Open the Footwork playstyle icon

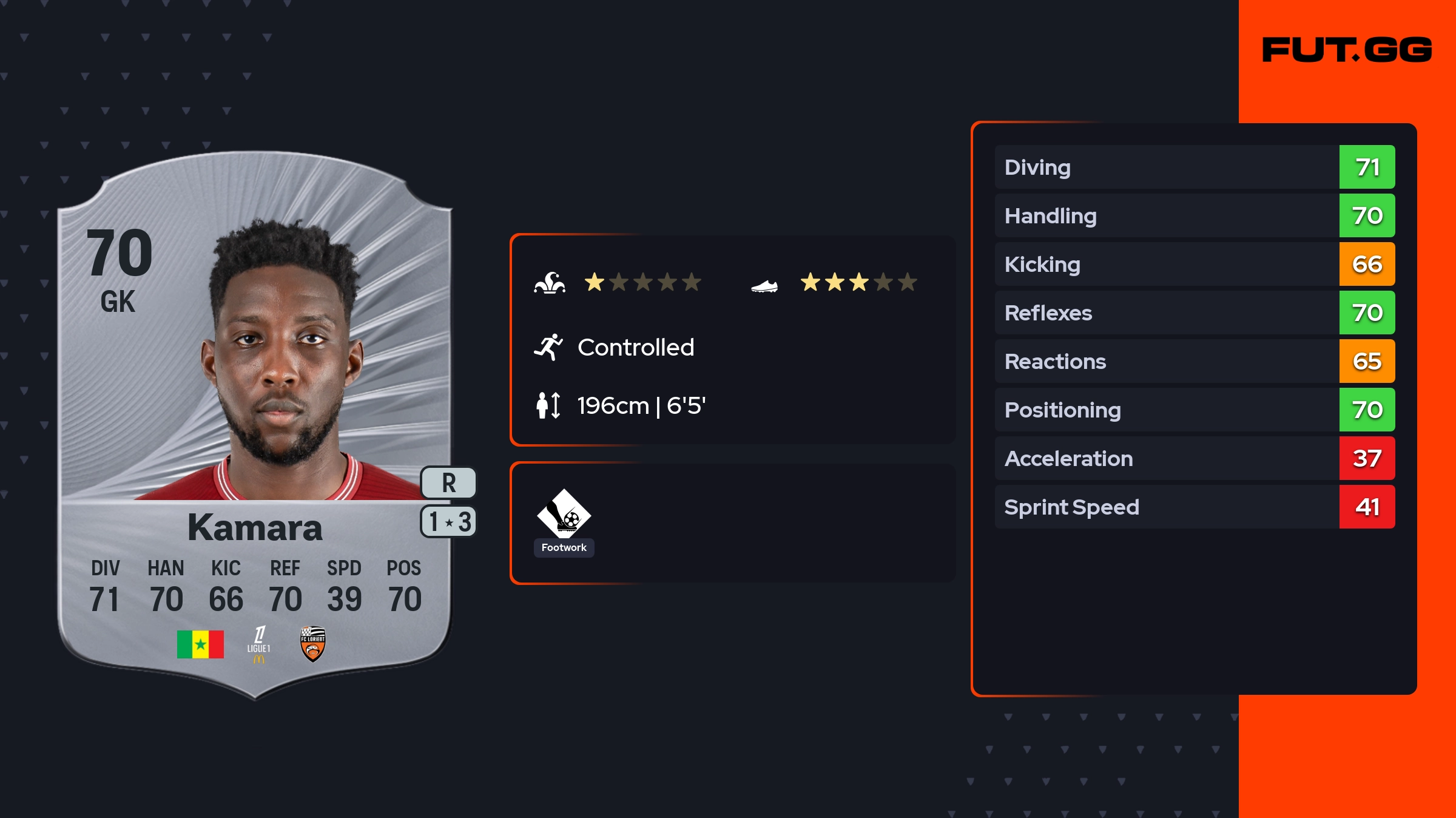click(564, 521)
